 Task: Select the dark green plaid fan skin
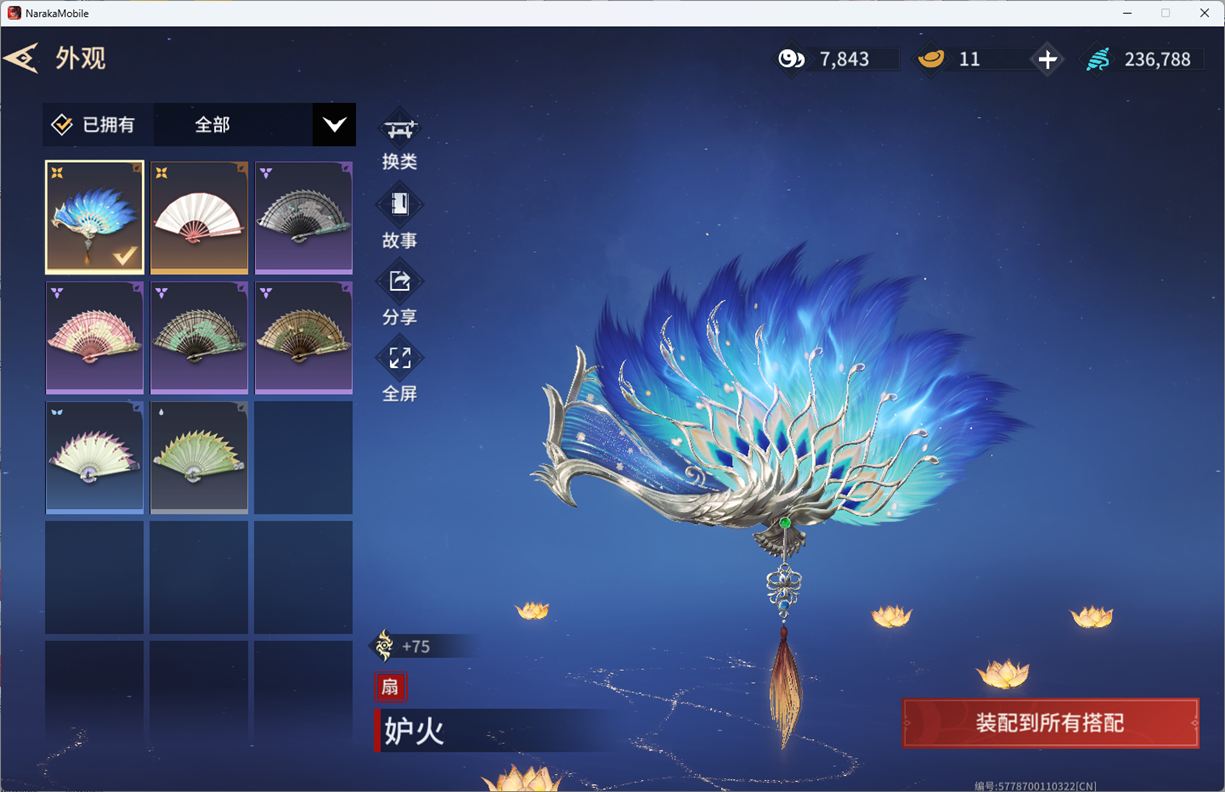click(x=199, y=337)
